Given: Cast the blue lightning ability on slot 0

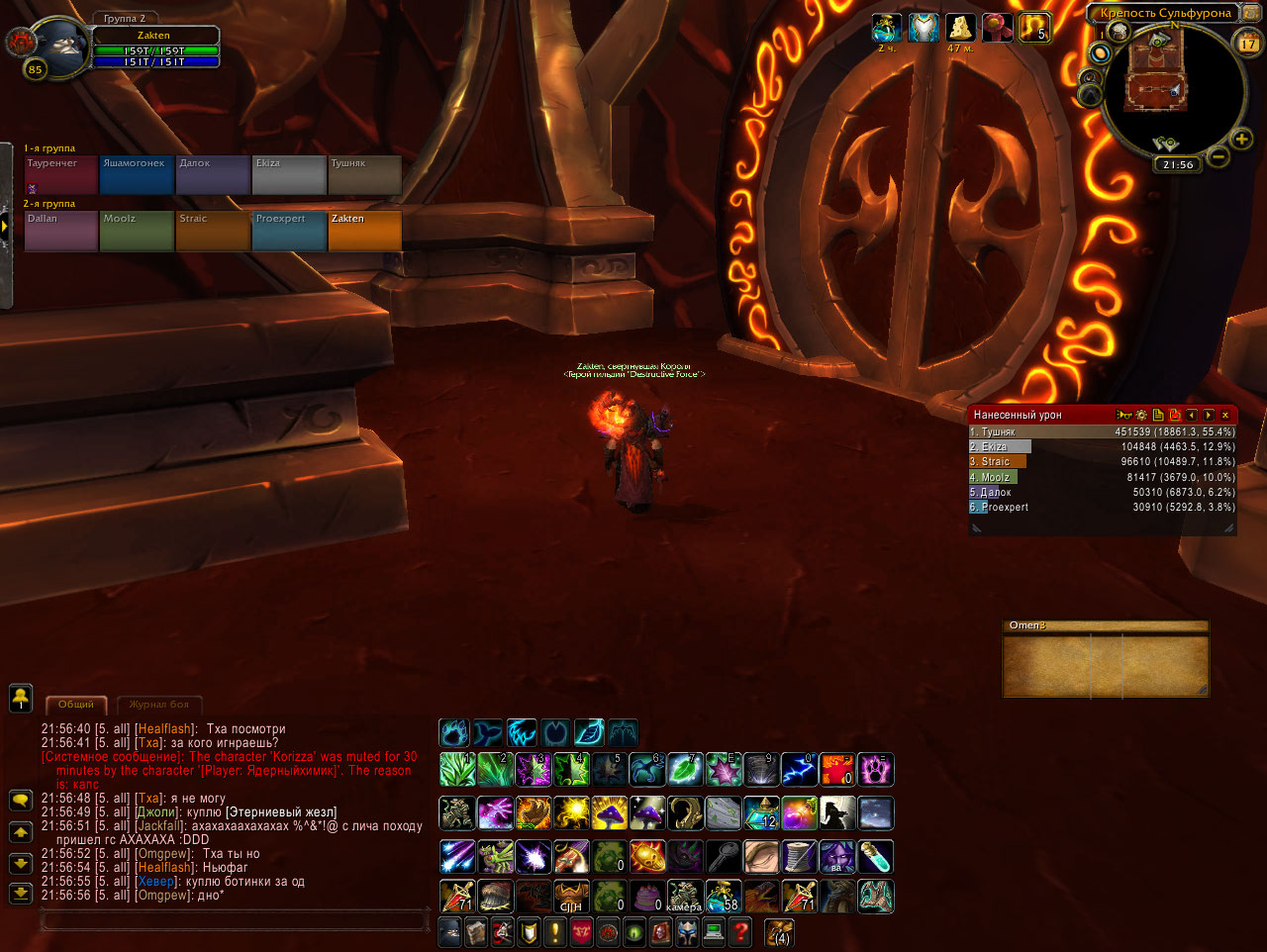Looking at the screenshot, I should (x=799, y=770).
